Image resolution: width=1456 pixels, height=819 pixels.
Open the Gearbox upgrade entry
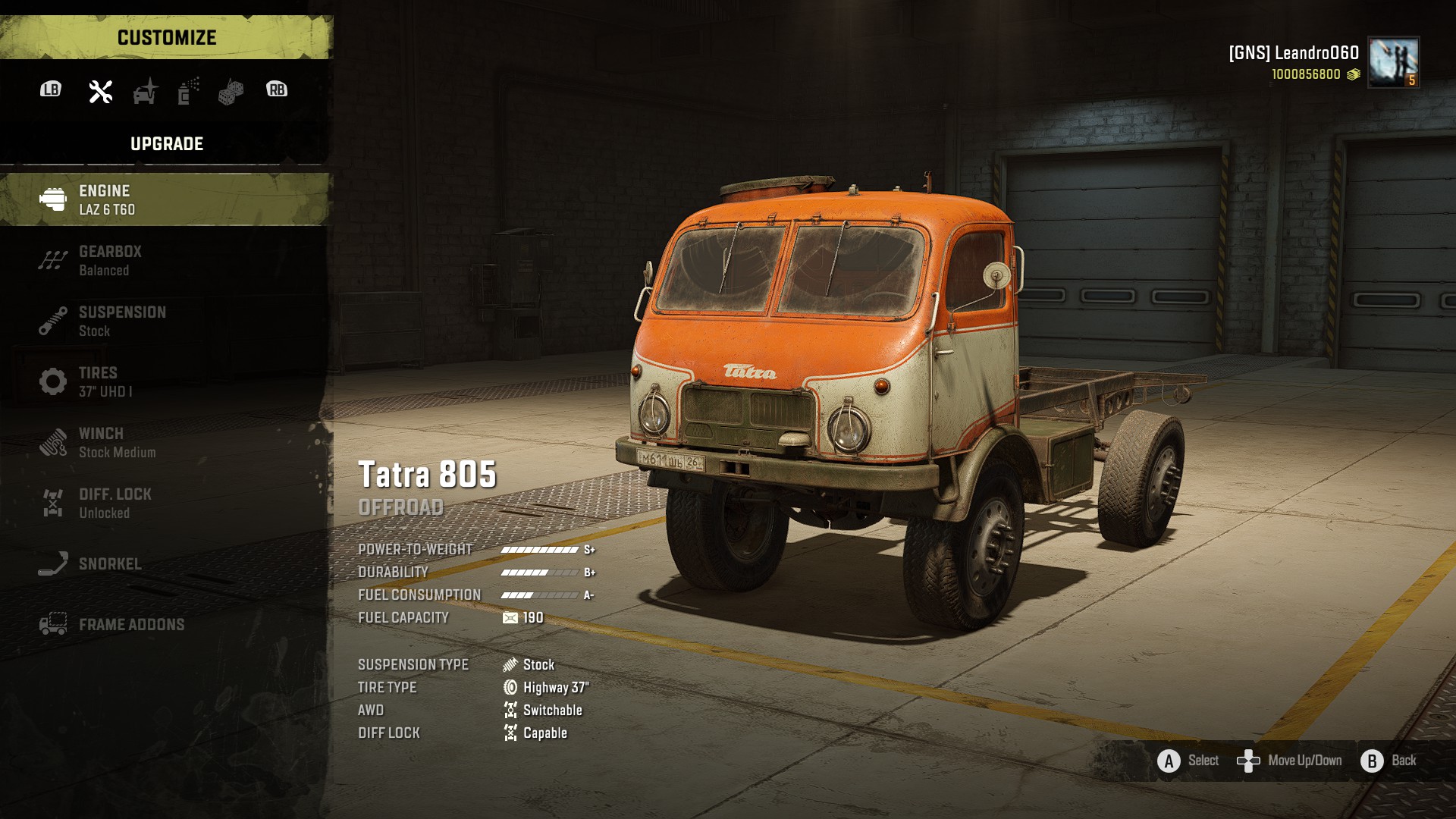click(x=165, y=260)
